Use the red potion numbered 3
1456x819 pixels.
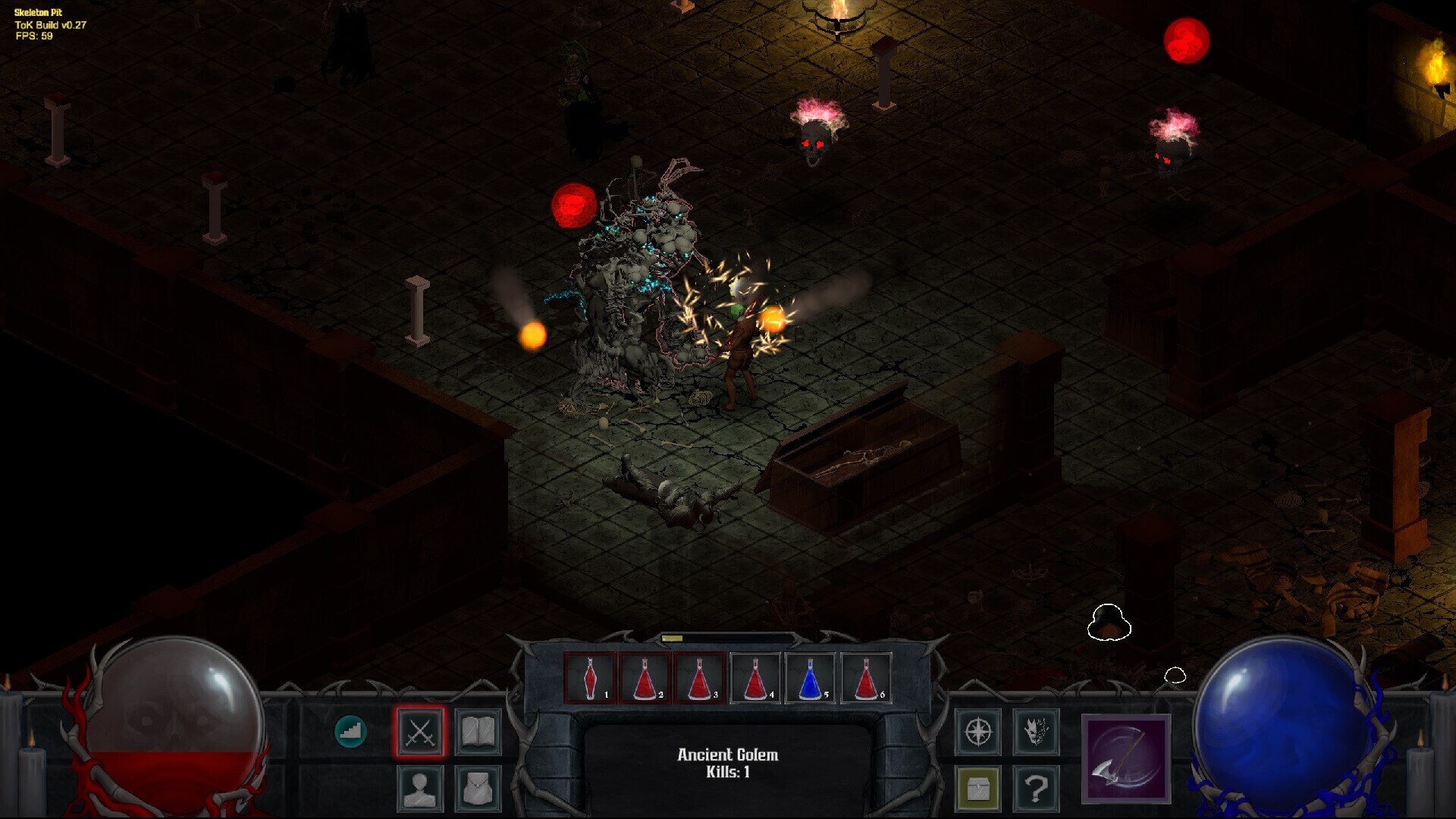[700, 678]
